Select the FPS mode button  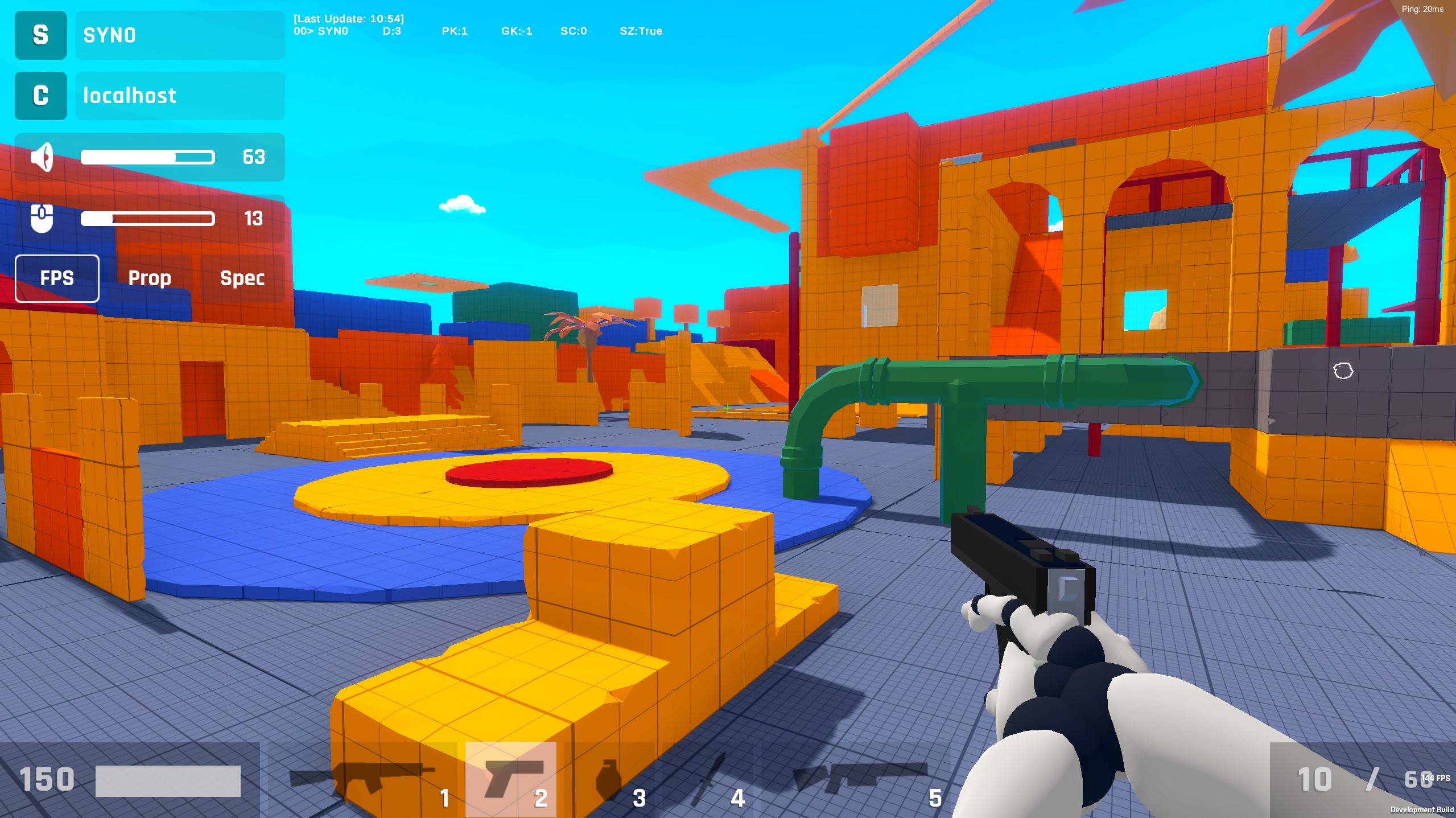(57, 278)
